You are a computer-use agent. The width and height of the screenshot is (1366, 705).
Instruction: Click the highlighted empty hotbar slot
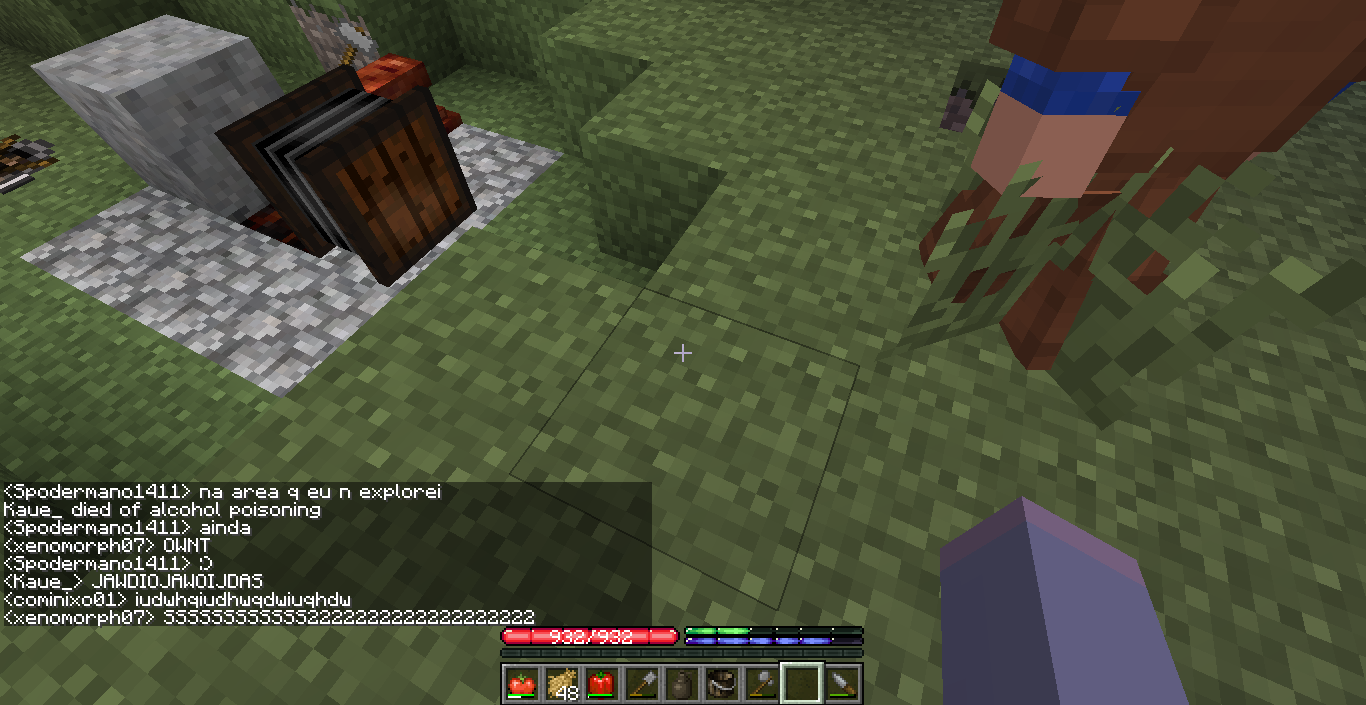801,683
